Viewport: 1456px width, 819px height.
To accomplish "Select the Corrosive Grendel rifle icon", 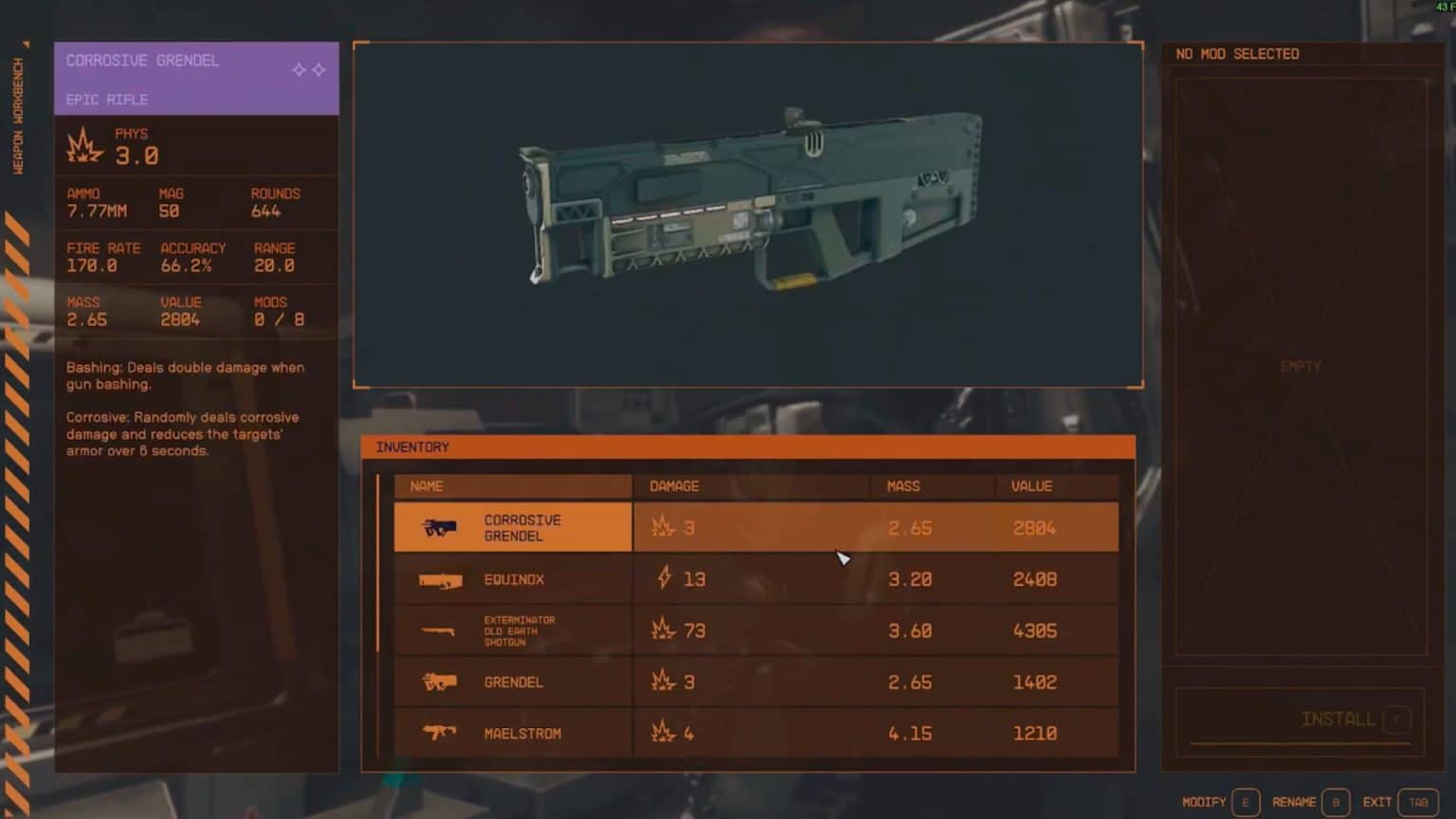I will [x=441, y=527].
